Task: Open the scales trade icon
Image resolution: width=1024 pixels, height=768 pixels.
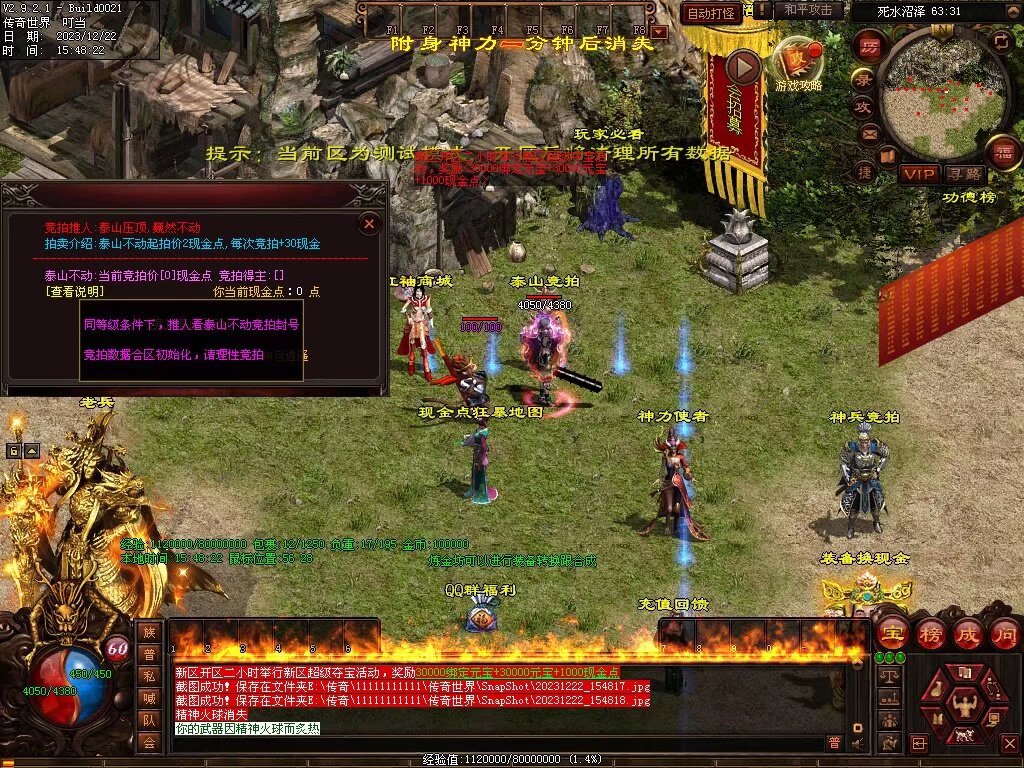Action: 887,676
